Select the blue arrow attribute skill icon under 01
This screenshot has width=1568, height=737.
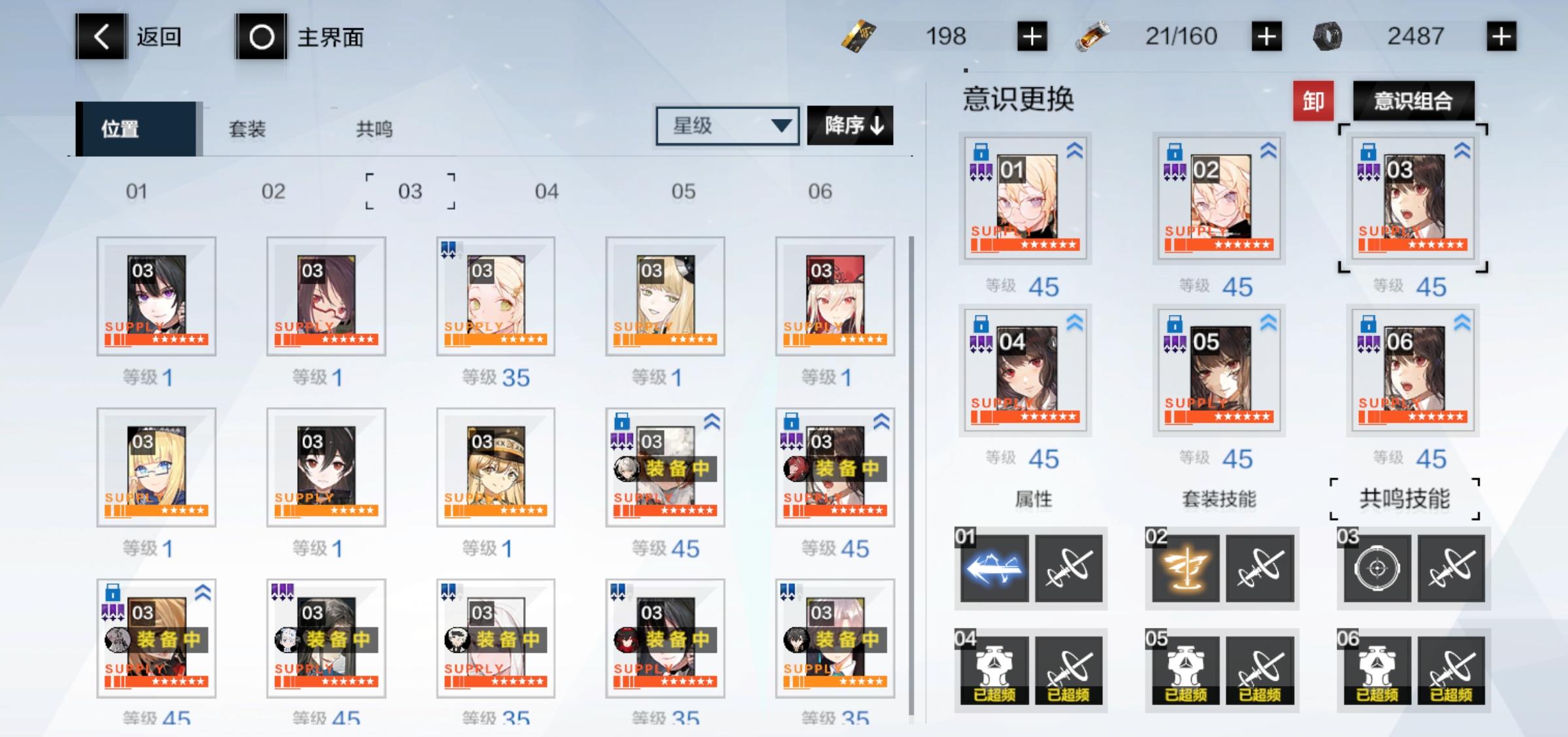point(994,568)
